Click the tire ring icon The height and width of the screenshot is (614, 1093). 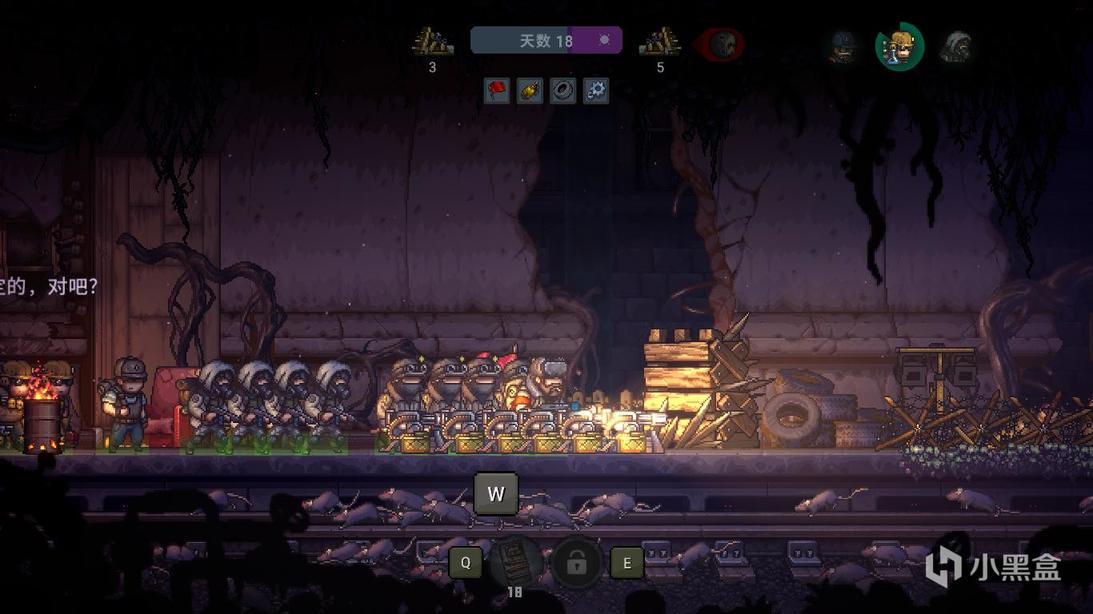[563, 91]
